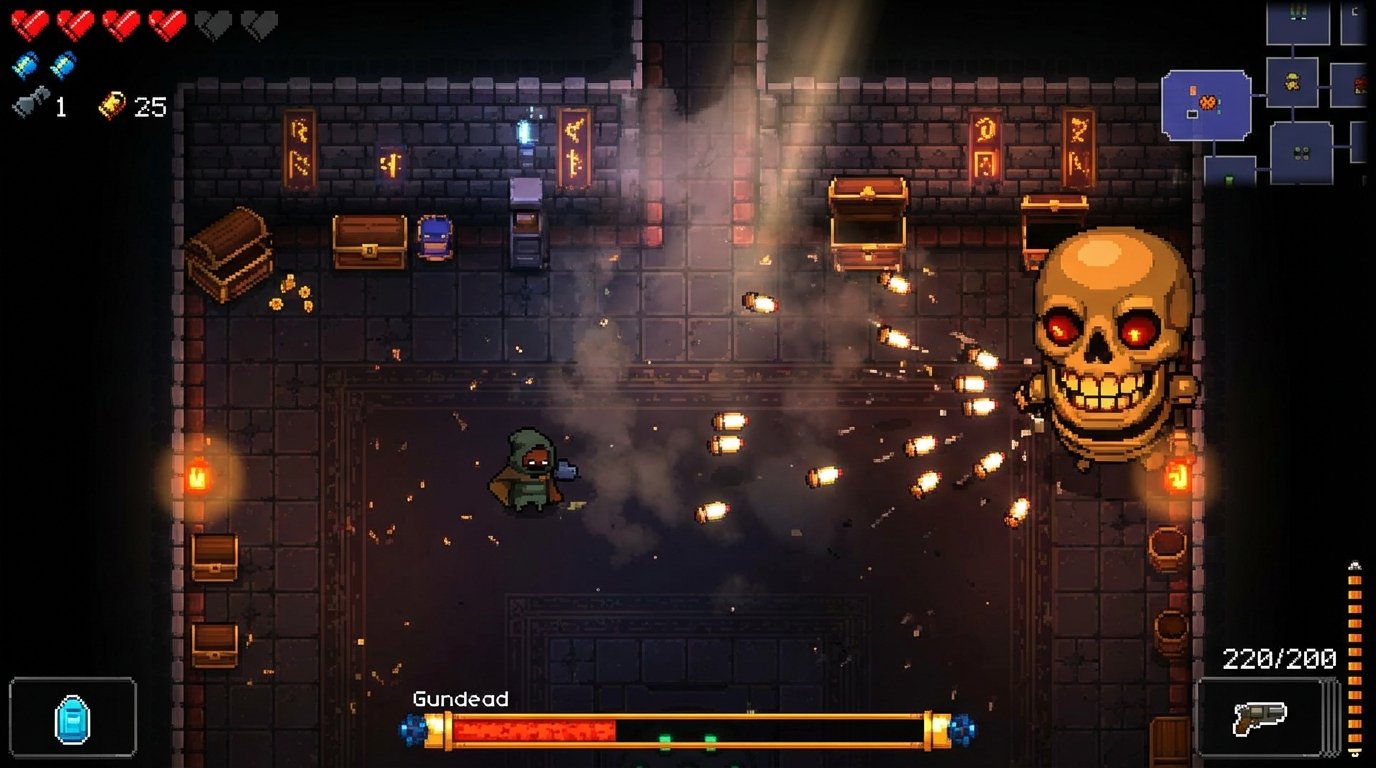This screenshot has width=1376, height=768.
Task: Click the key count label showing 1
Action: pyautogui.click(x=60, y=104)
